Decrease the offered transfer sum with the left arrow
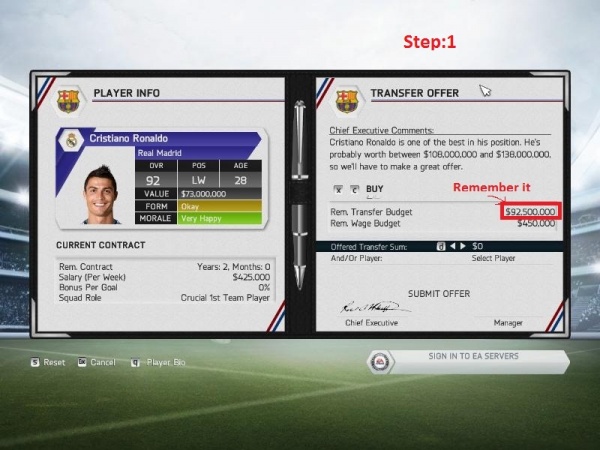Image resolution: width=600 pixels, height=450 pixels. 451,245
